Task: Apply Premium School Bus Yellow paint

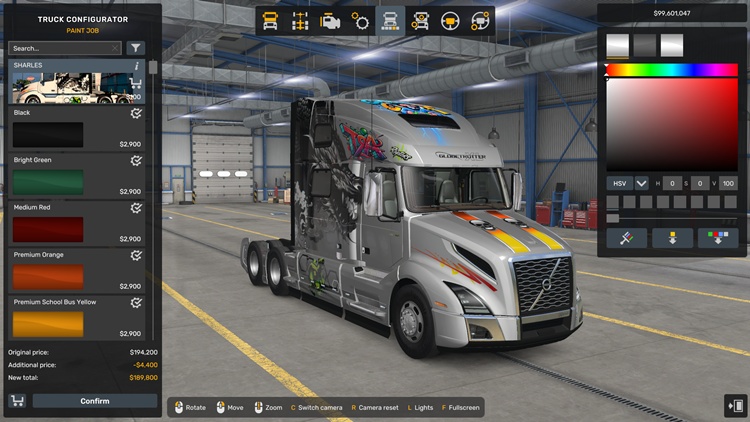Action: (x=48, y=324)
